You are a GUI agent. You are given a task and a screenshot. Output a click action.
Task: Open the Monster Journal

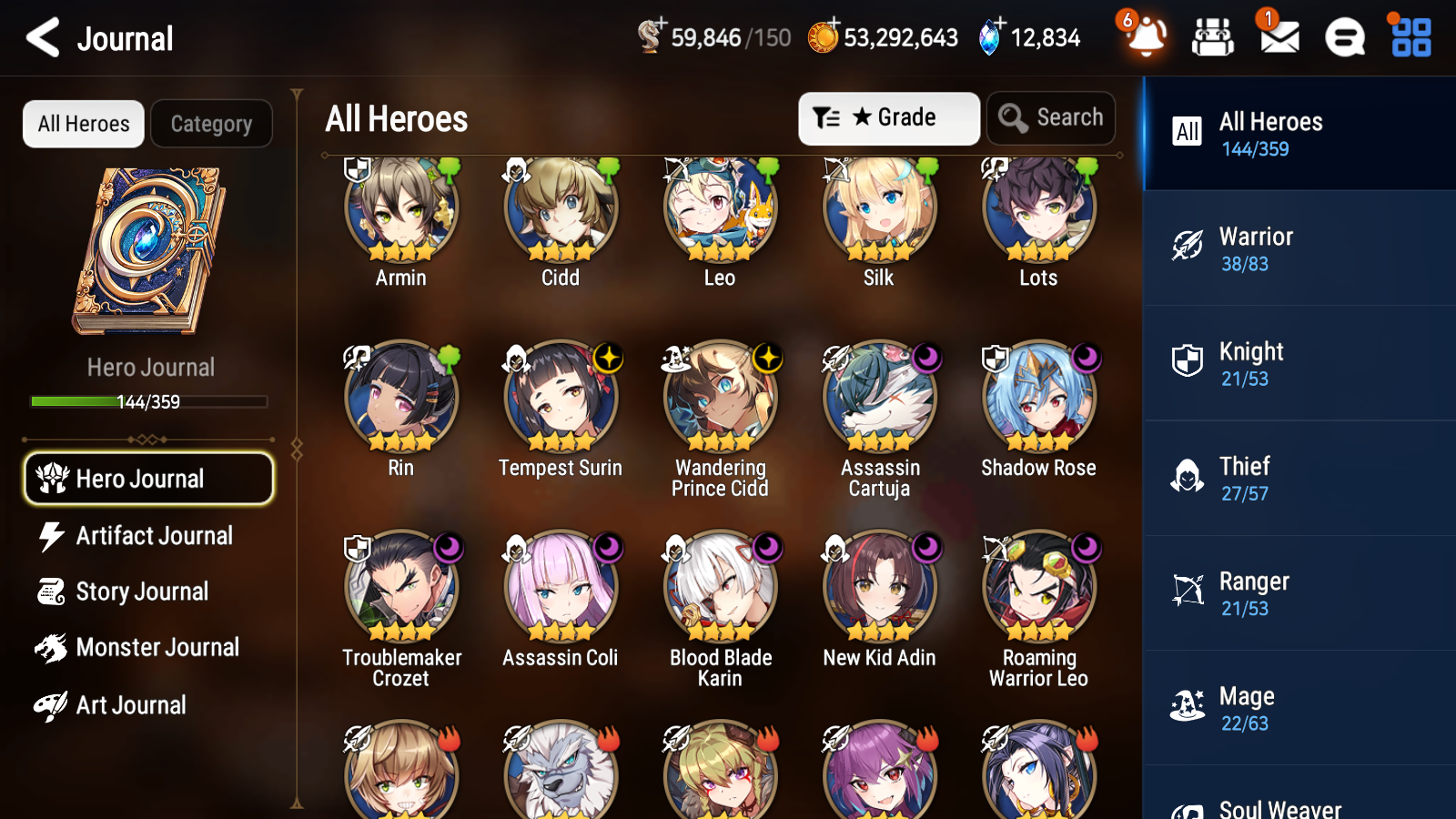(148, 648)
